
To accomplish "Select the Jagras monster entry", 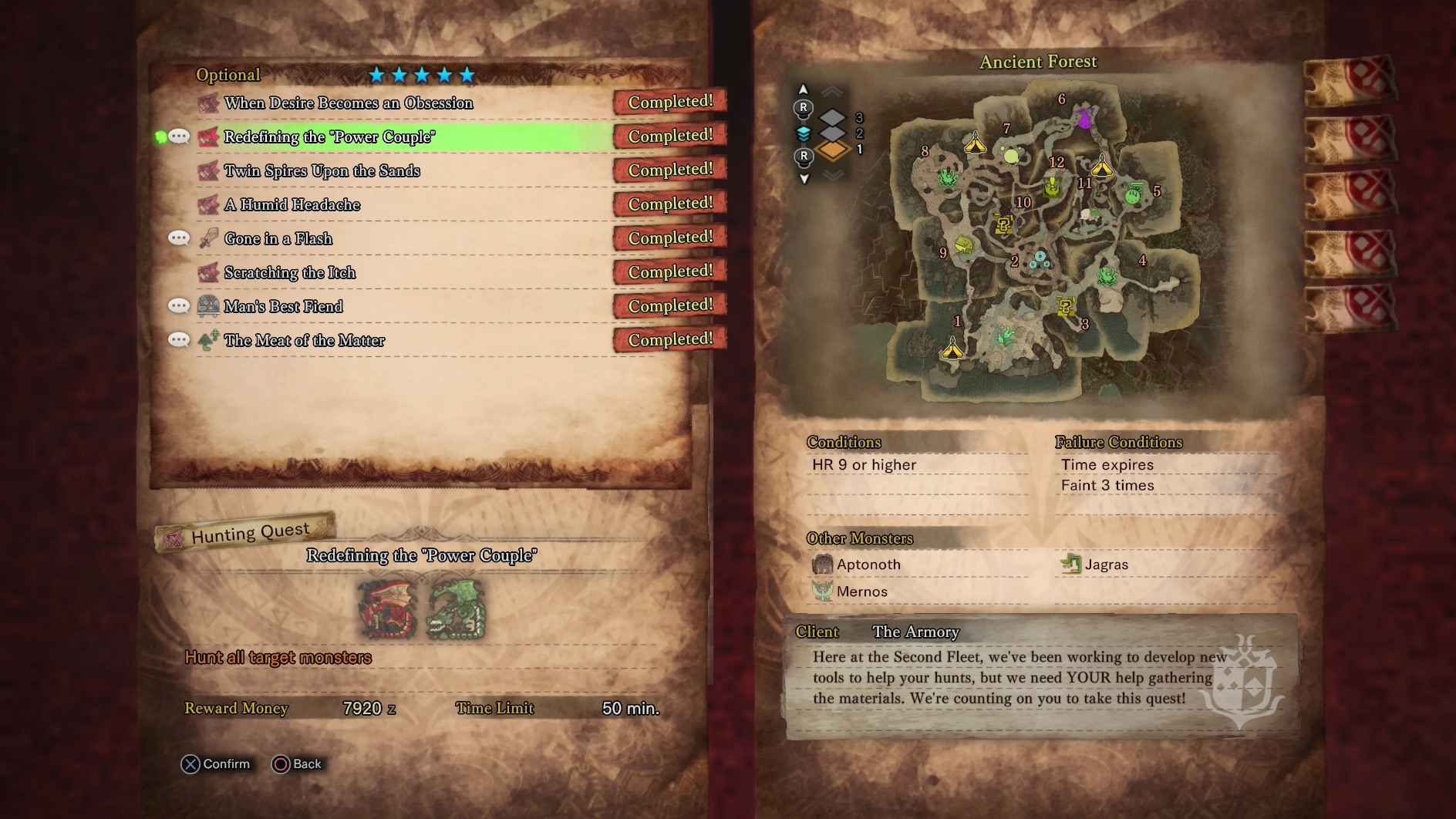I will point(1106,565).
